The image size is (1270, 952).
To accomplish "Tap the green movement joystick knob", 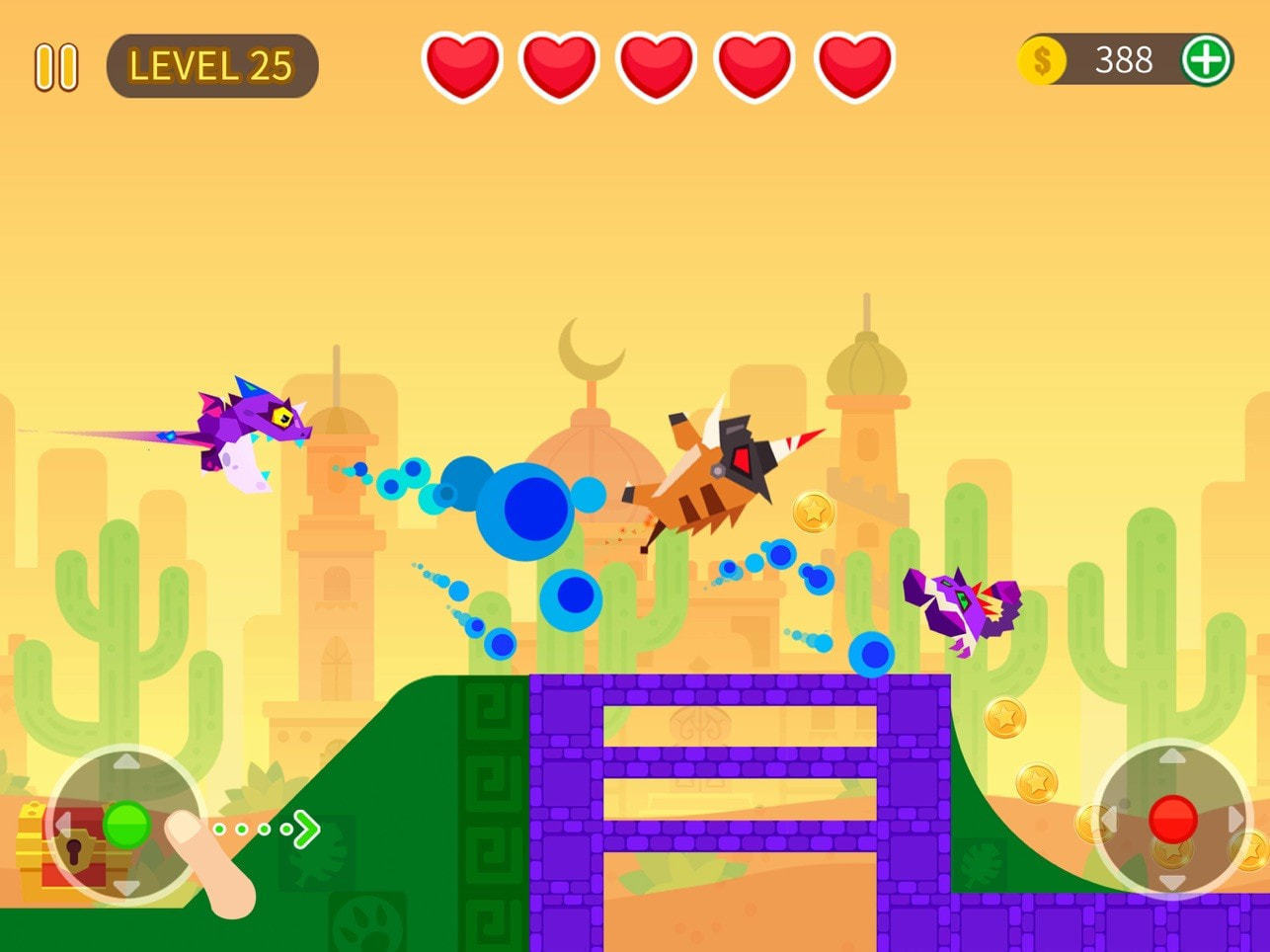I will [x=126, y=825].
